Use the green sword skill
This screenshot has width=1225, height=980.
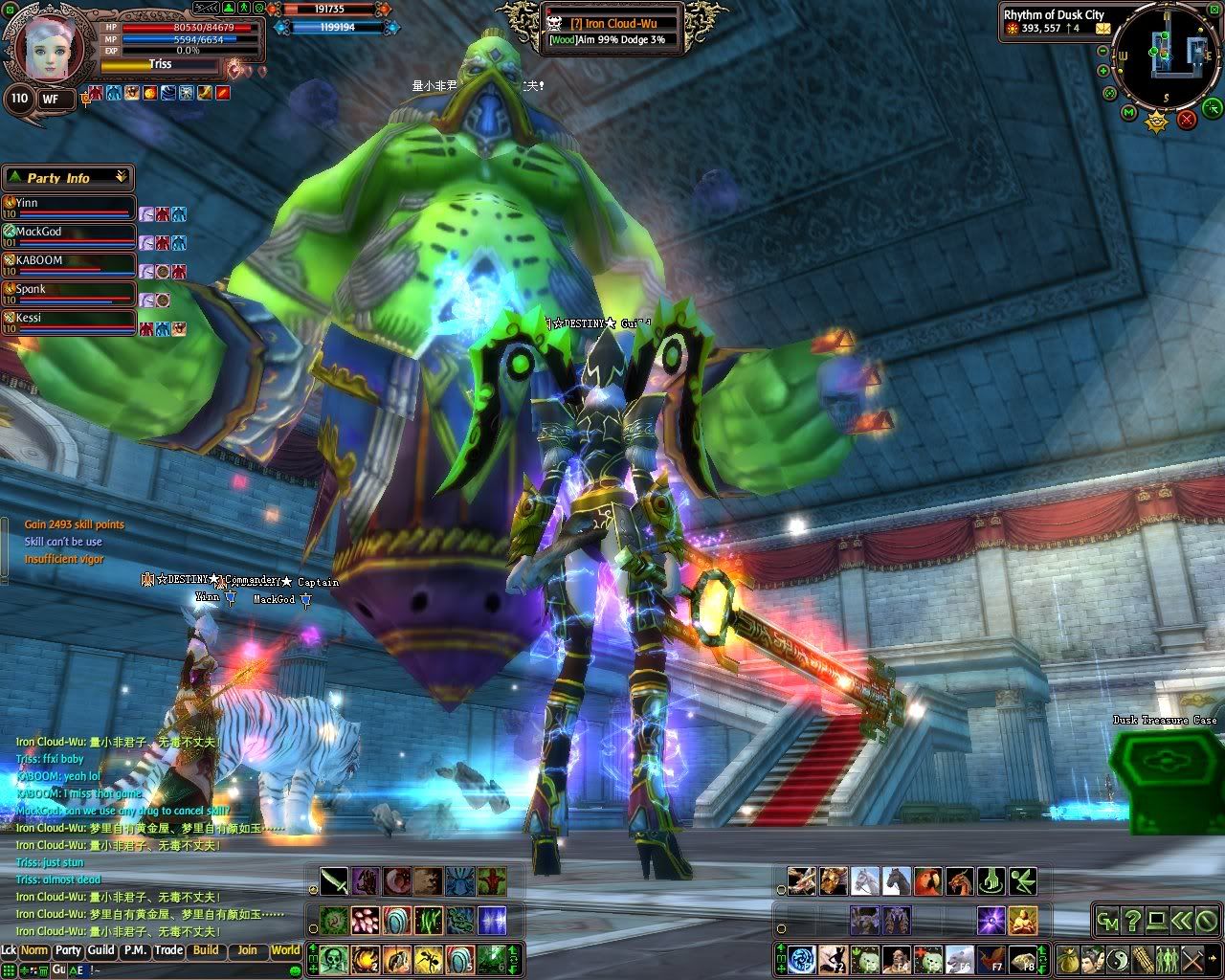[x=334, y=880]
